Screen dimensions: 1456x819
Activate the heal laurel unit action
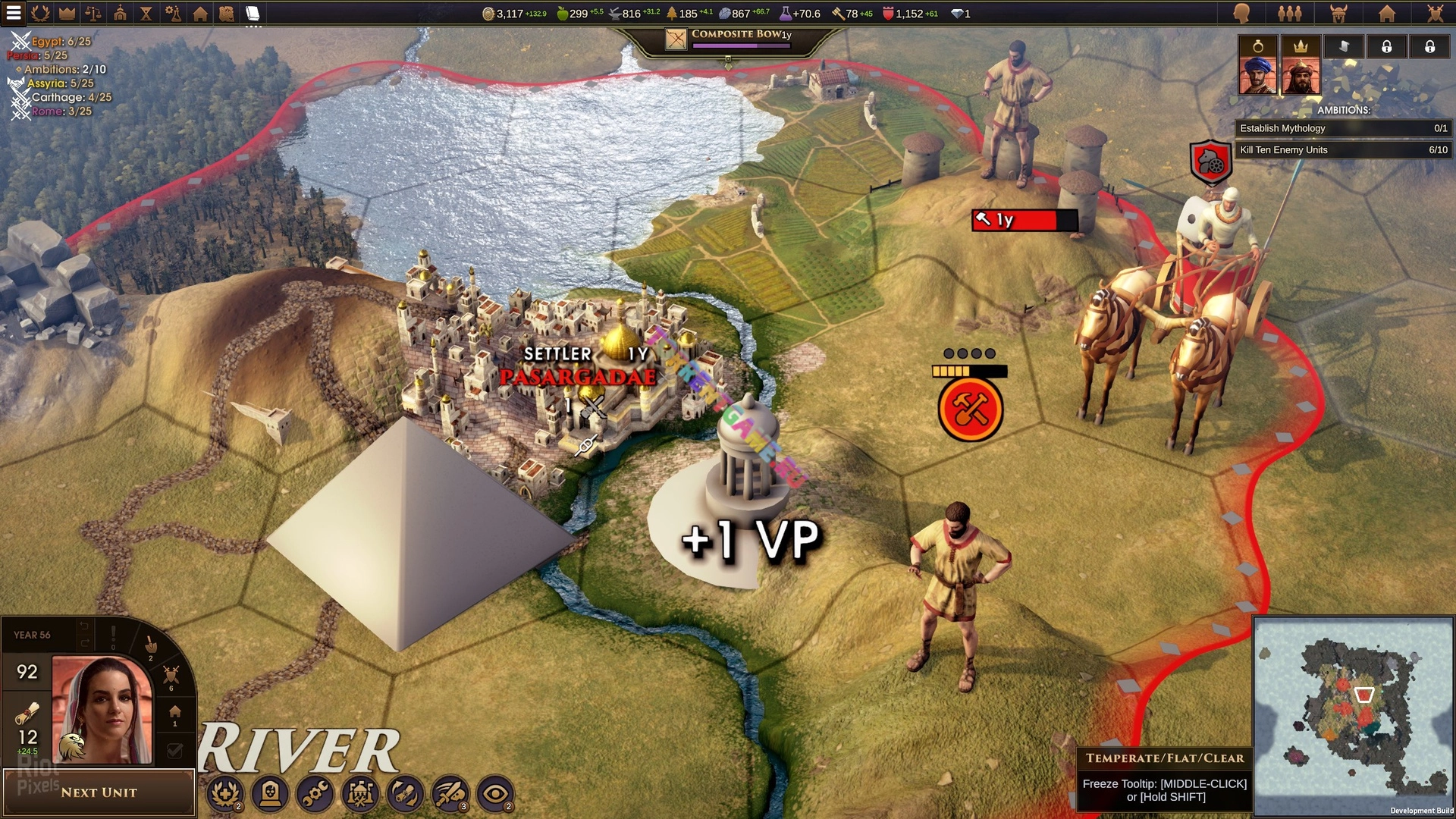pyautogui.click(x=224, y=794)
